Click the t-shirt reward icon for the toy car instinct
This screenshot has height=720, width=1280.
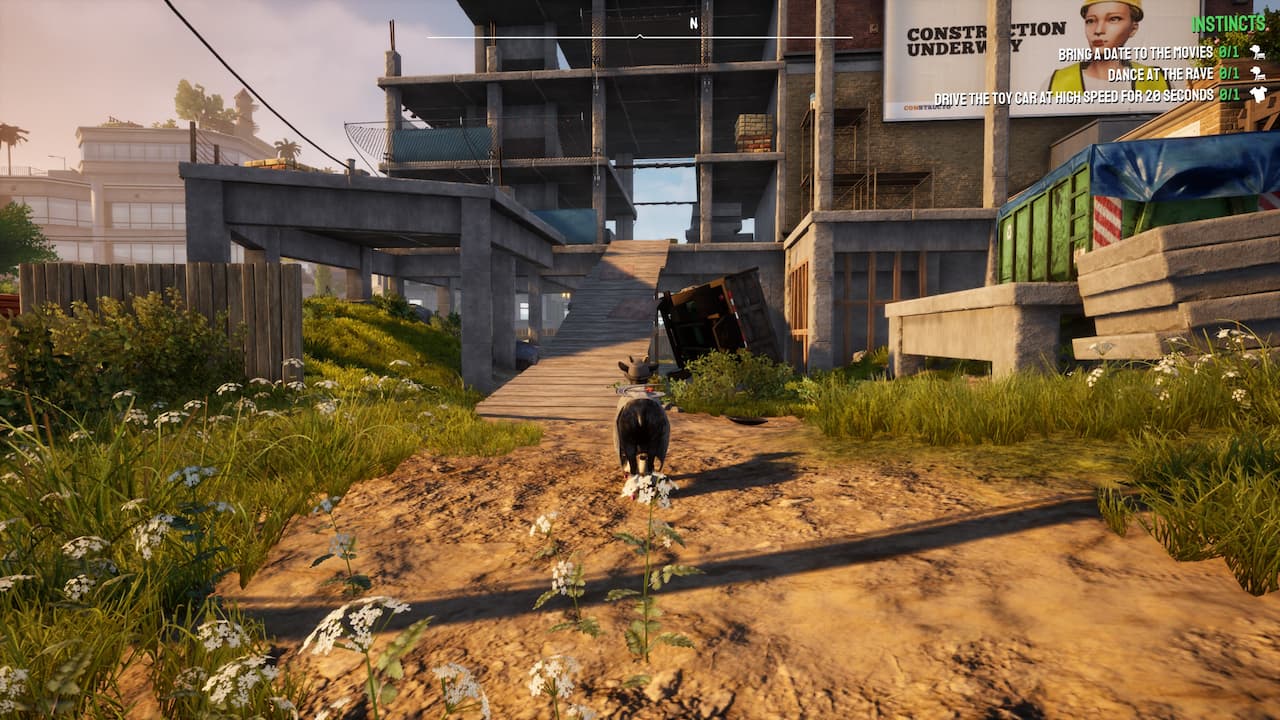coord(1258,94)
